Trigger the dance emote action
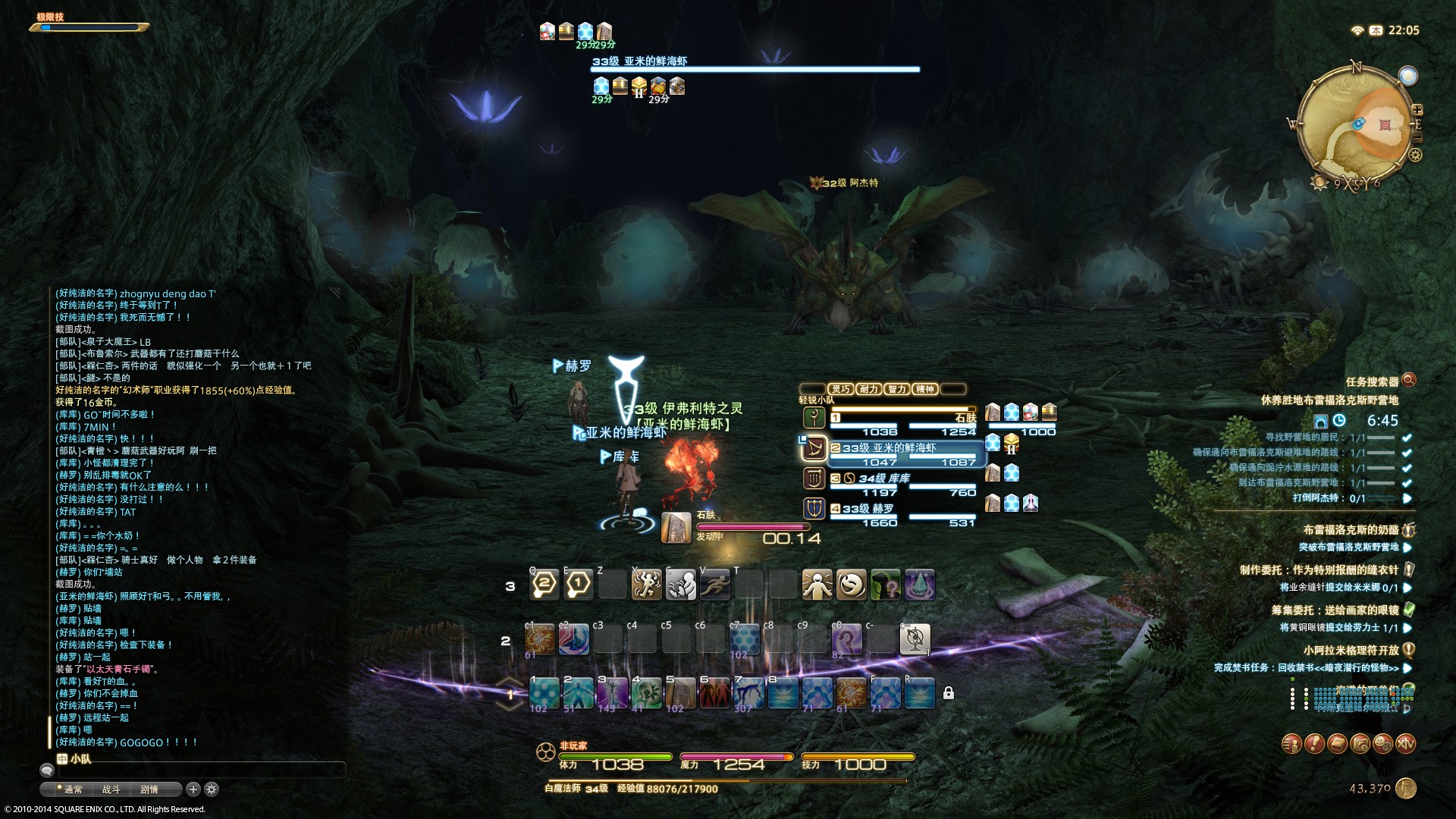Screen dimensions: 1456x819 click(x=647, y=585)
